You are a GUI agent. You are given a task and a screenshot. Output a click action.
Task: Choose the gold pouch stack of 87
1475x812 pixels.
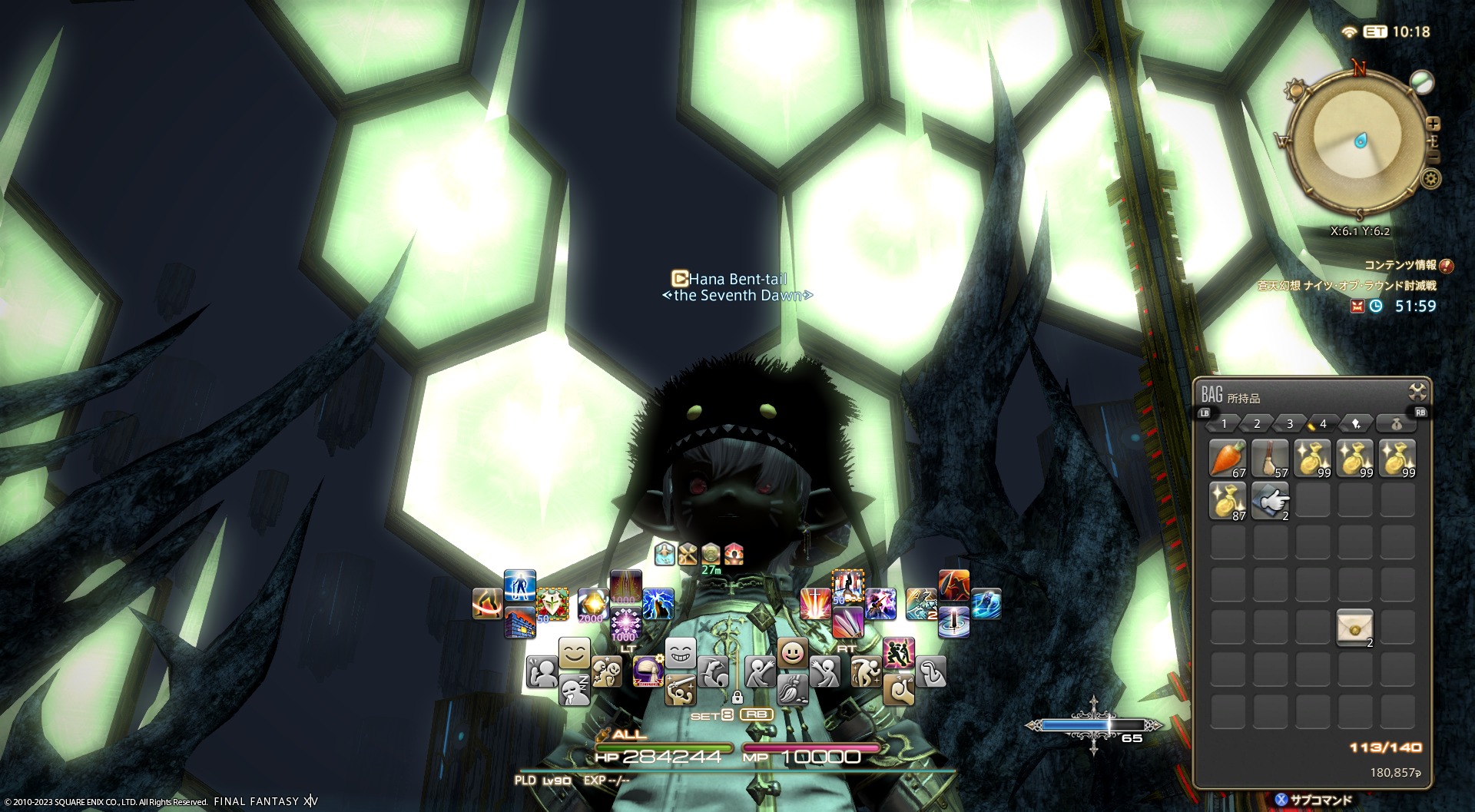click(1228, 501)
